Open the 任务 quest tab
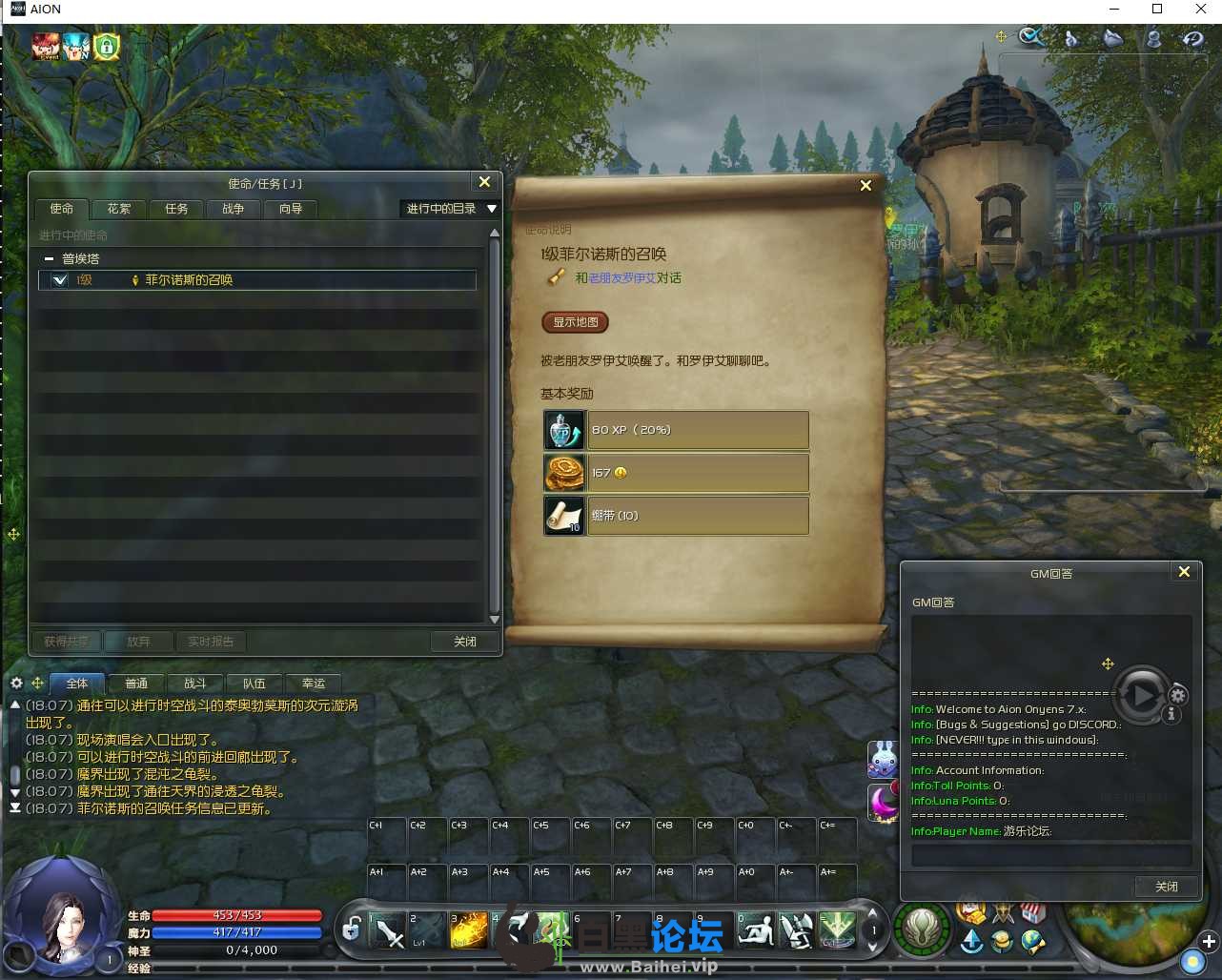The image size is (1222, 980). 176,209
